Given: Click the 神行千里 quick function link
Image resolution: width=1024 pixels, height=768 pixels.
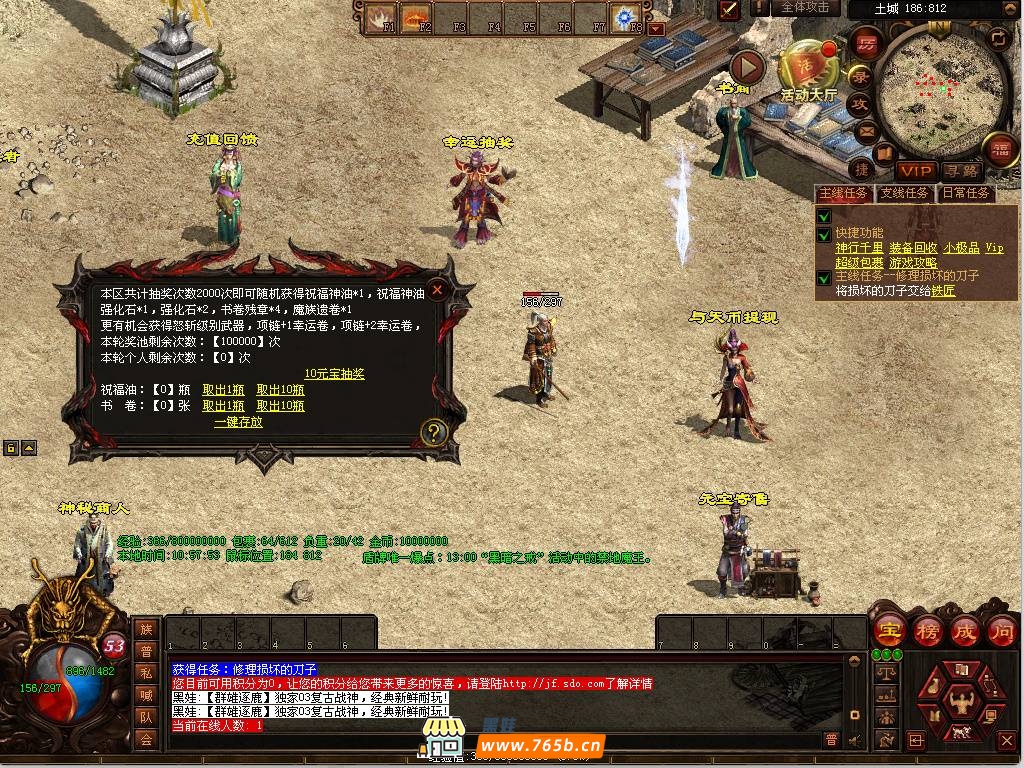Looking at the screenshot, I should coord(859,248).
